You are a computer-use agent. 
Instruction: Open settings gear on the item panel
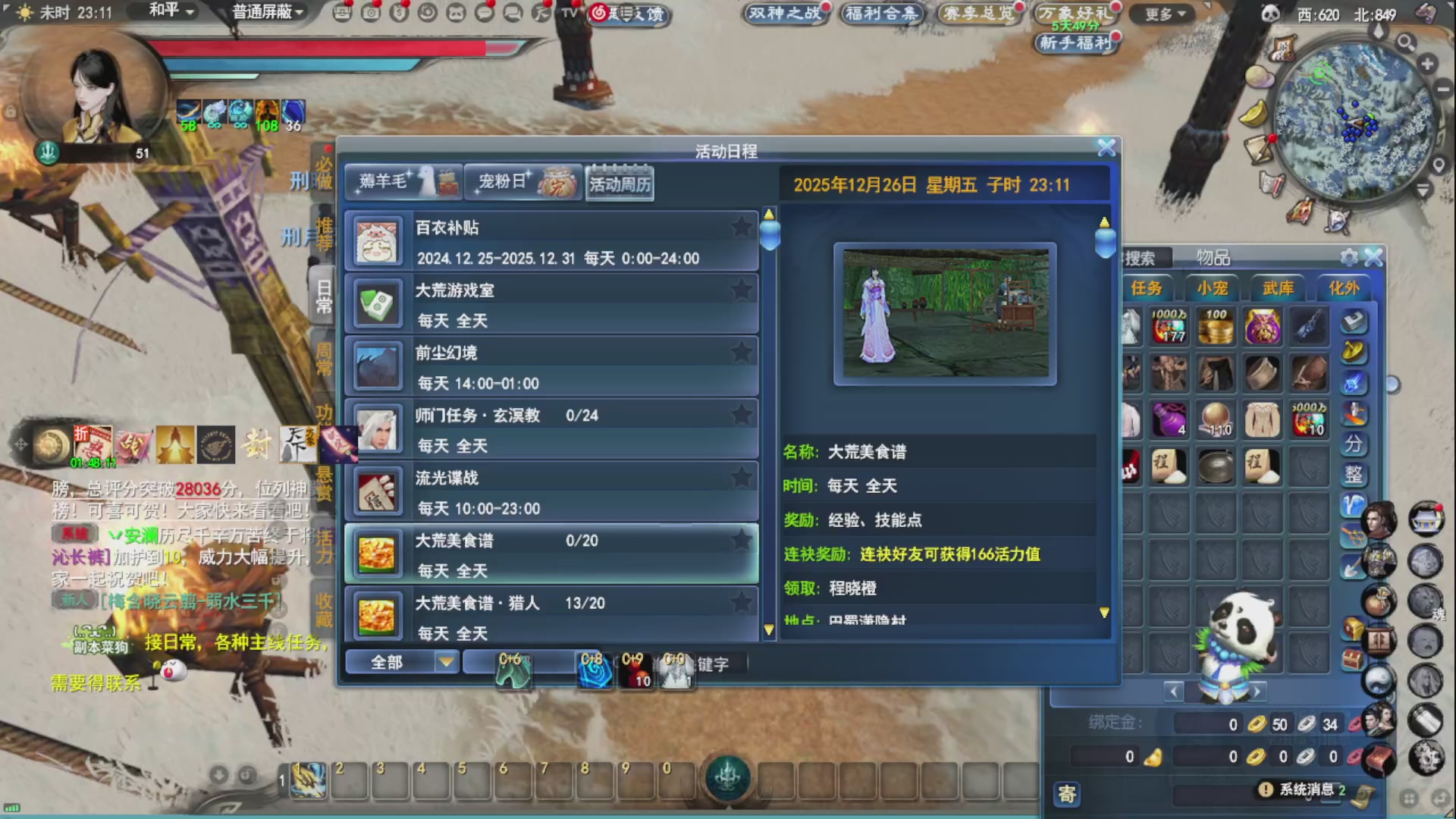1348,256
